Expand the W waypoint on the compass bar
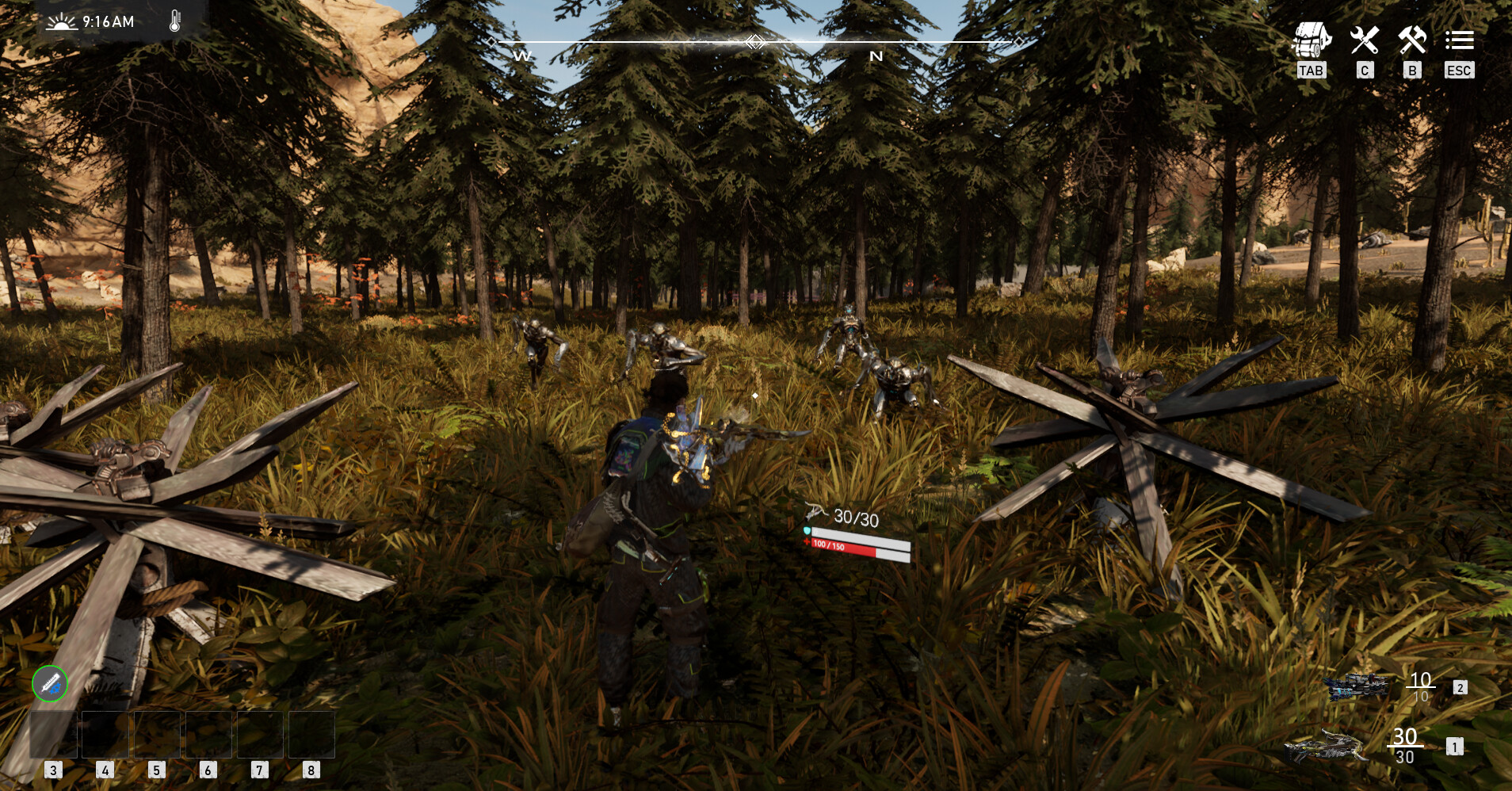Image resolution: width=1512 pixels, height=791 pixels. tap(521, 55)
